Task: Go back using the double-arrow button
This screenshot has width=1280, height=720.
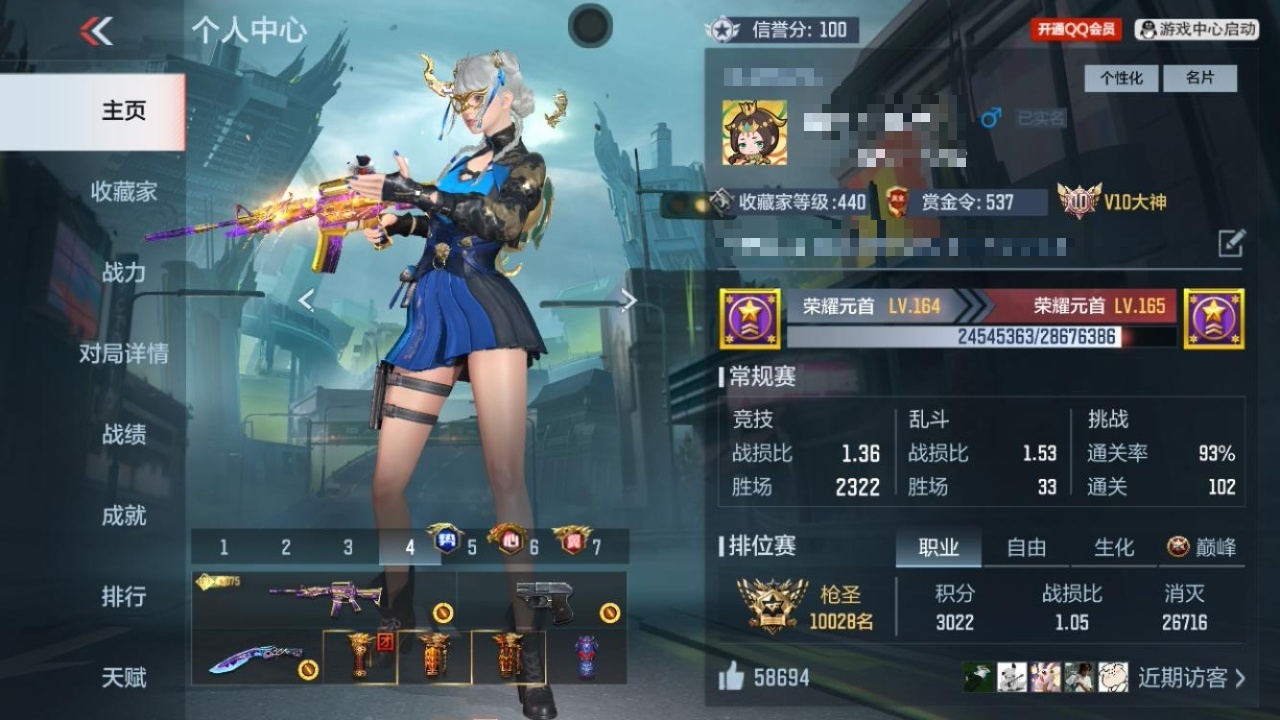Action: tap(97, 31)
